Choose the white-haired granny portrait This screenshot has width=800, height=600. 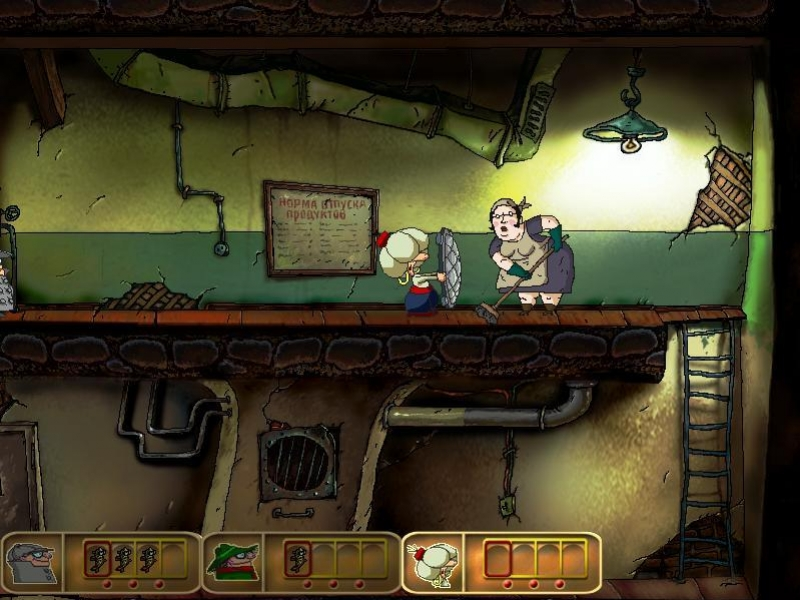tap(432, 561)
